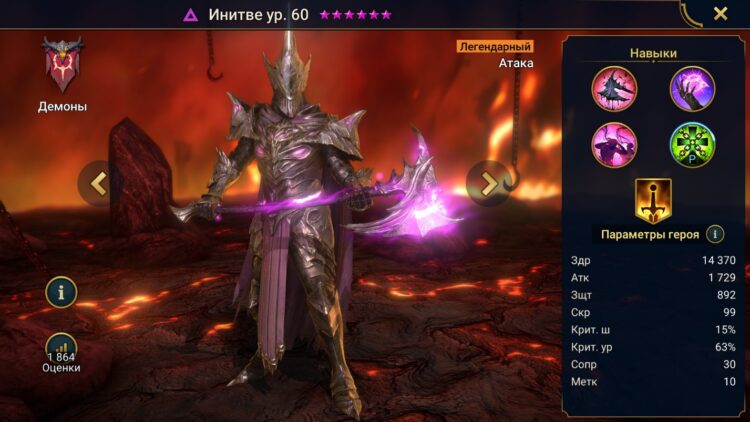Close the champion info screen
This screenshot has height=422, width=750.
pos(720,14)
